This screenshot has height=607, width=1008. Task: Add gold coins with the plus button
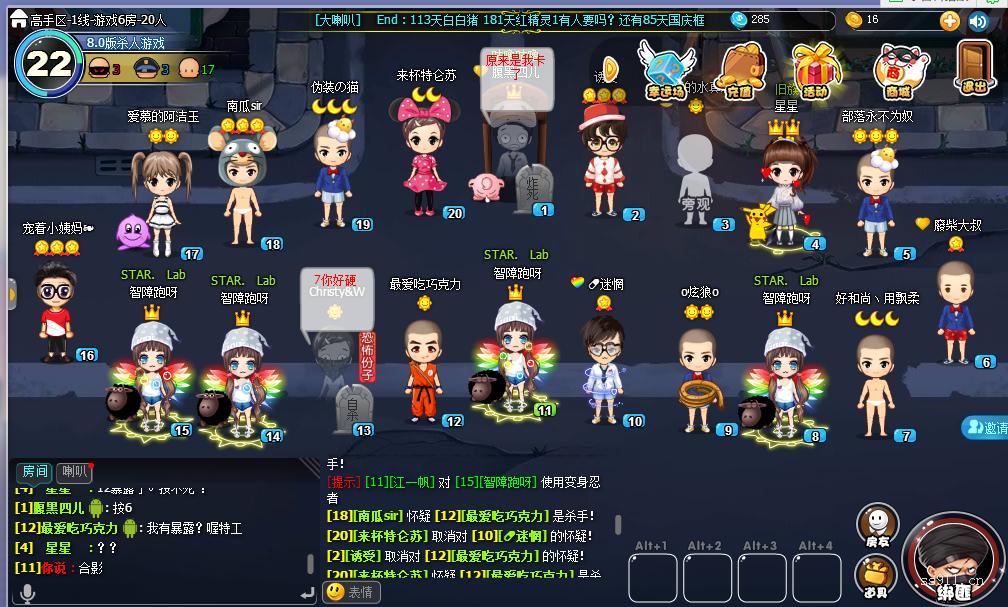click(x=949, y=20)
